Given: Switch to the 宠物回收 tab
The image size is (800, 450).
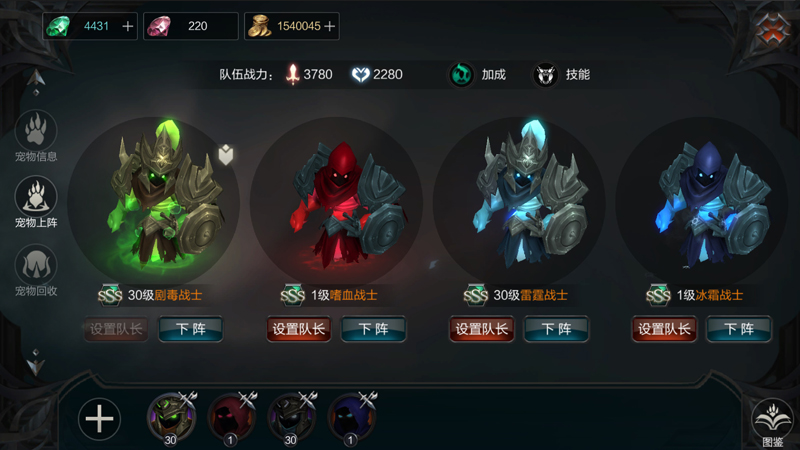Looking at the screenshot, I should tap(36, 270).
